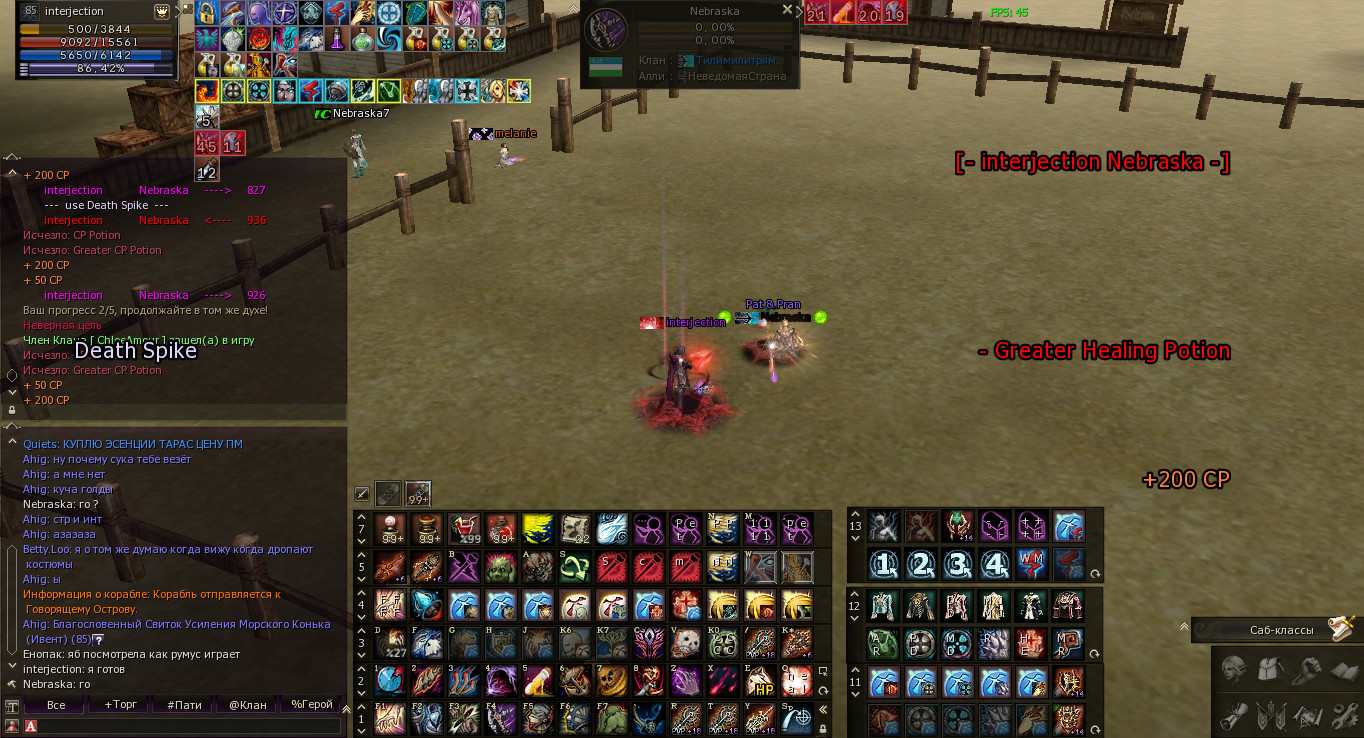This screenshot has width=1364, height=738.
Task: Show the %Герой chat tab
Action: (x=311, y=705)
